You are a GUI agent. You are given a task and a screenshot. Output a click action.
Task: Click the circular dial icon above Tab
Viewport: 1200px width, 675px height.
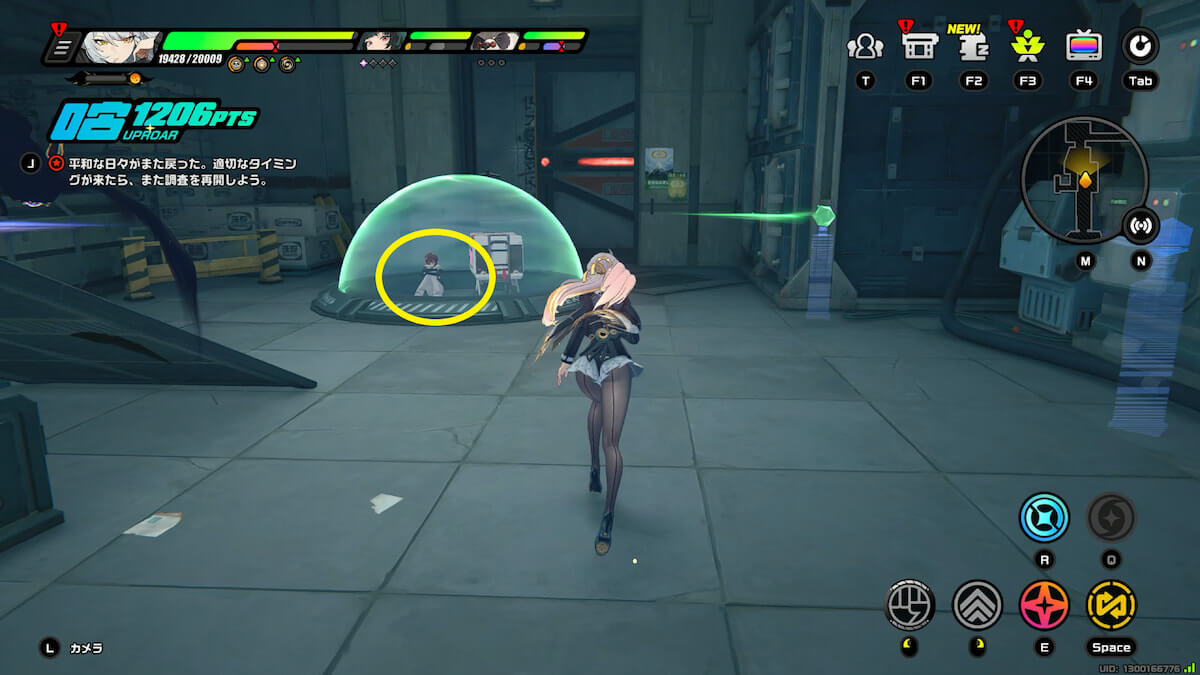(1139, 46)
